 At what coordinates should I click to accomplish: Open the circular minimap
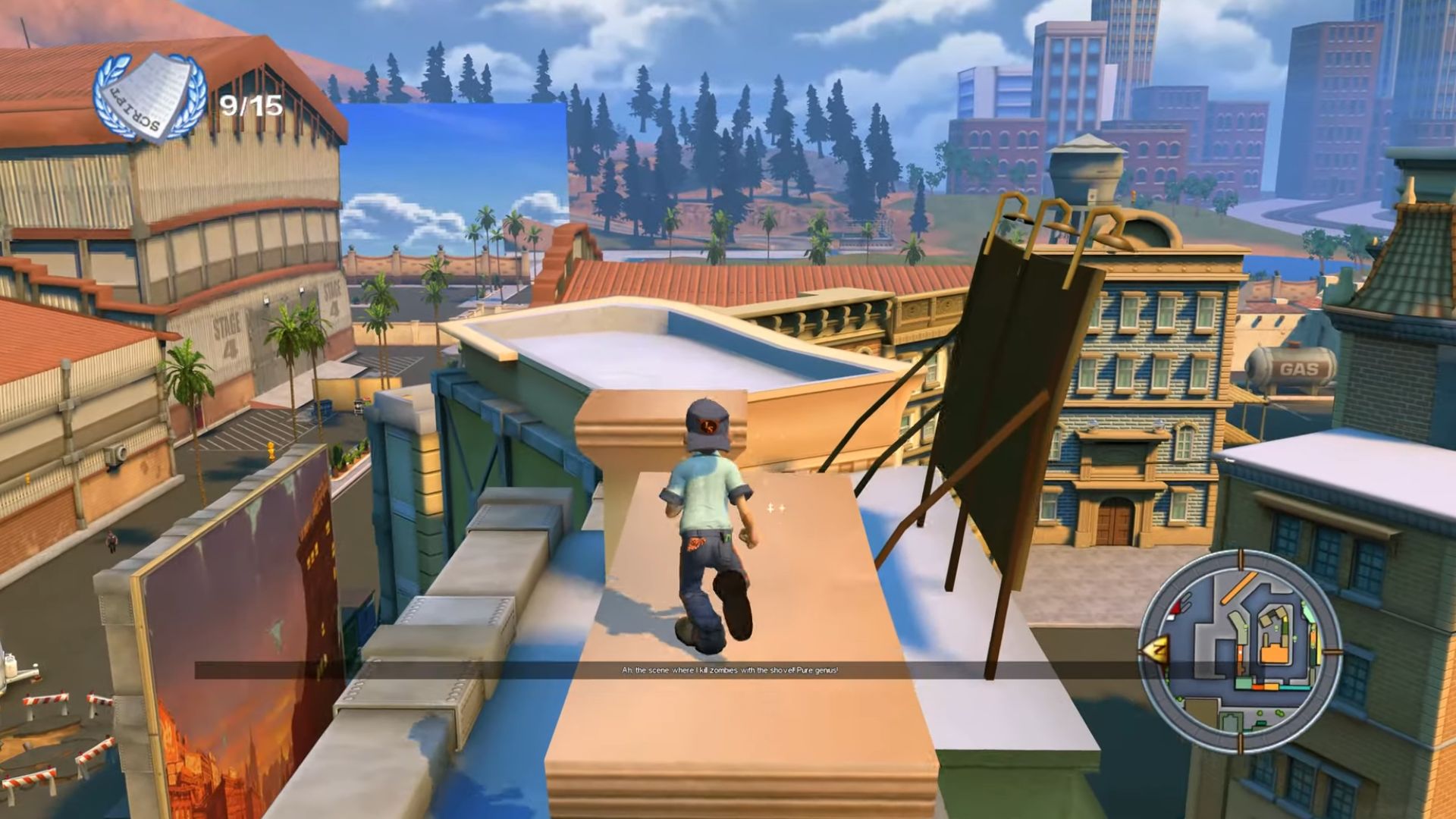coord(1241,651)
